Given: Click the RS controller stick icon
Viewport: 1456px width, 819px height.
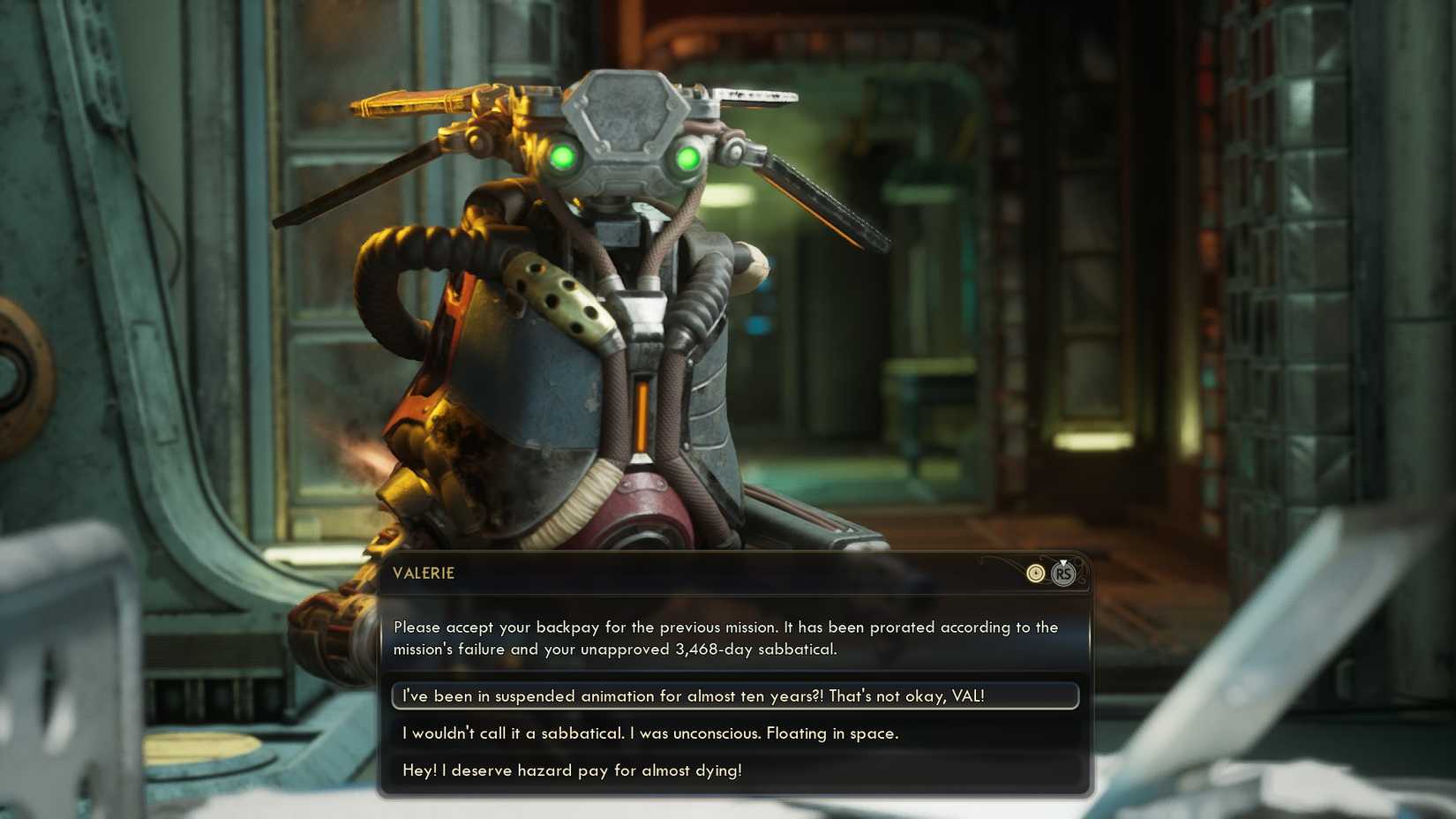Looking at the screenshot, I should (1063, 575).
